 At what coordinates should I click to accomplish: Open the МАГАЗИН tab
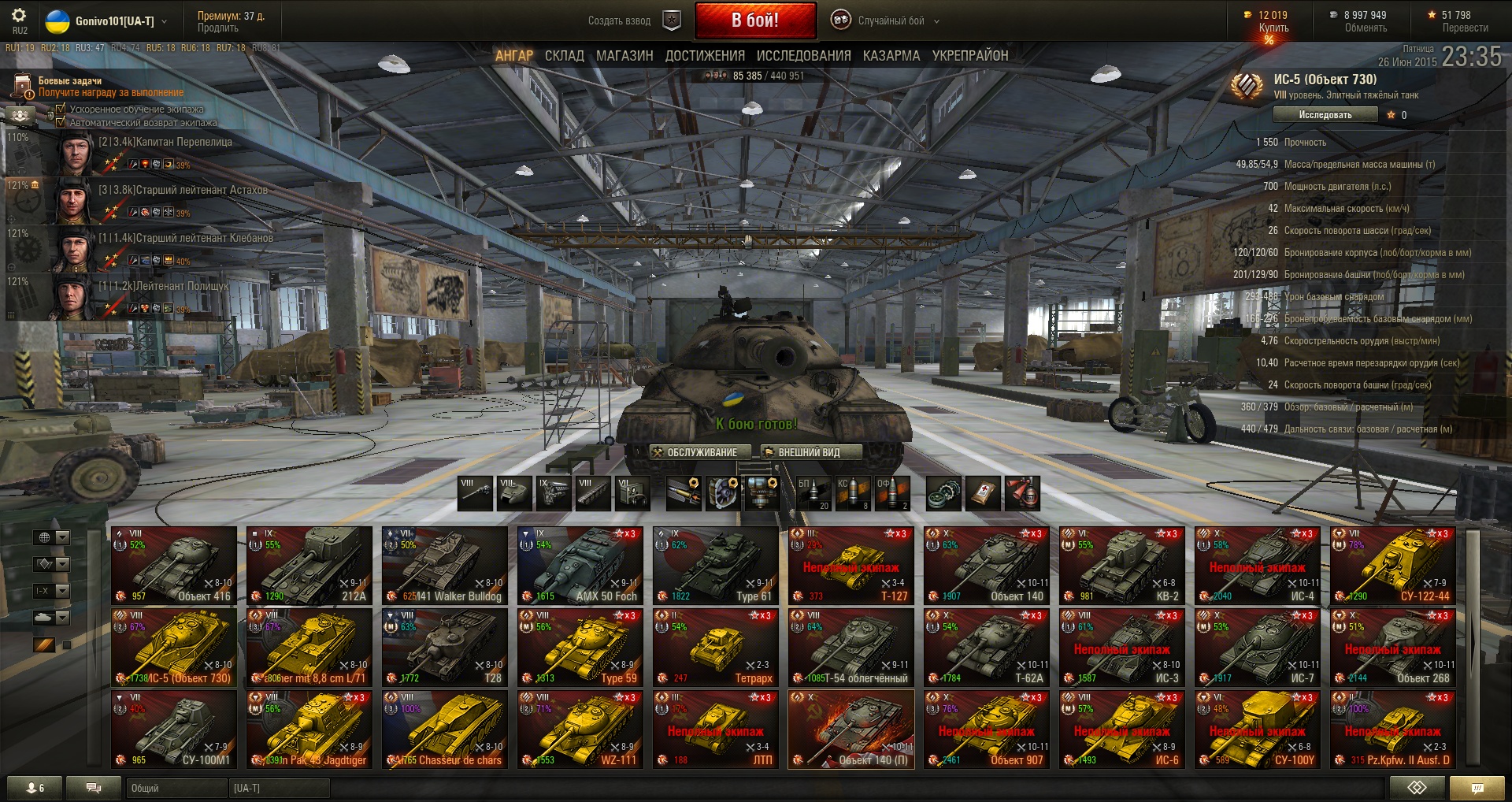(x=624, y=56)
